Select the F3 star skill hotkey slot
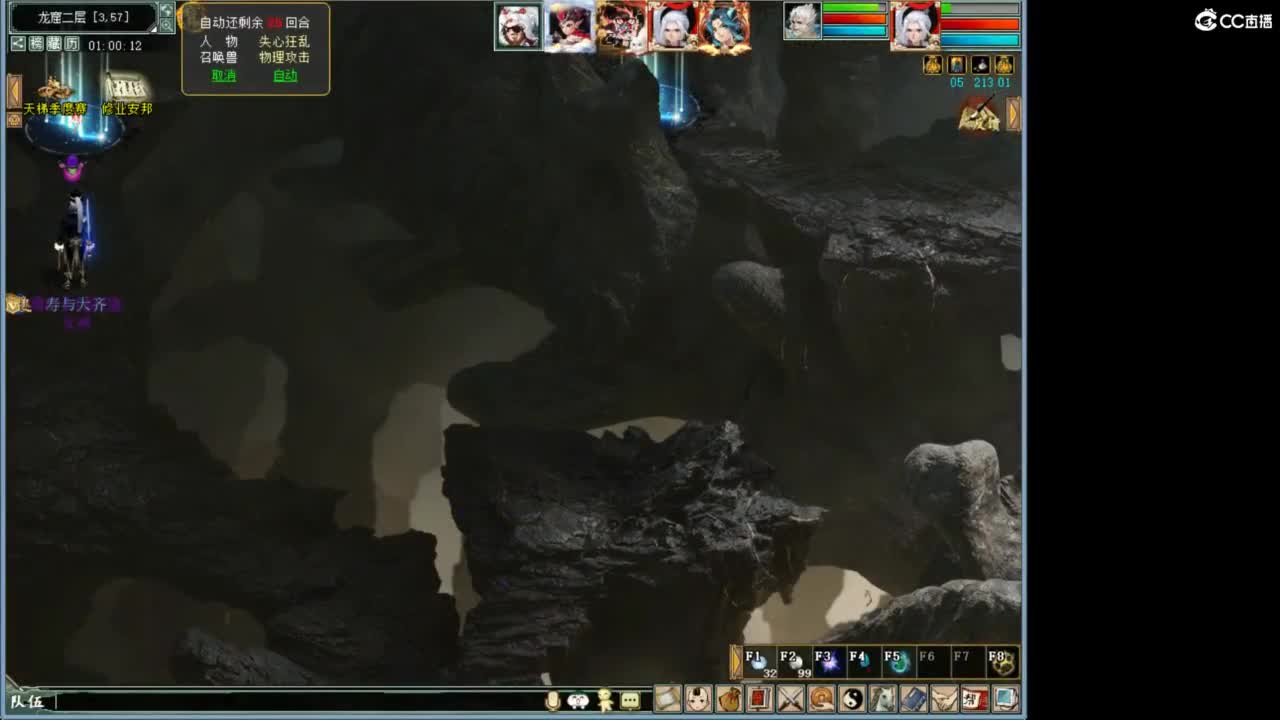The height and width of the screenshot is (720, 1280). pos(828,660)
